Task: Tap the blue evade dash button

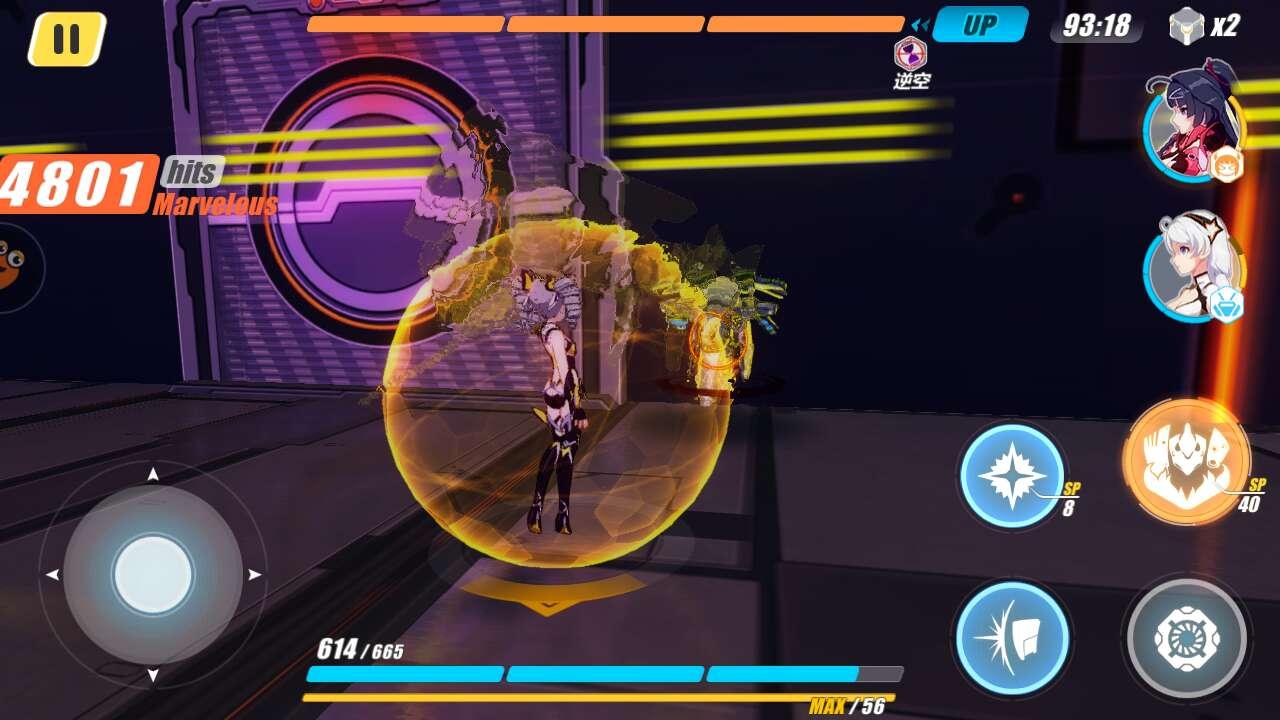Action: pyautogui.click(x=1012, y=637)
